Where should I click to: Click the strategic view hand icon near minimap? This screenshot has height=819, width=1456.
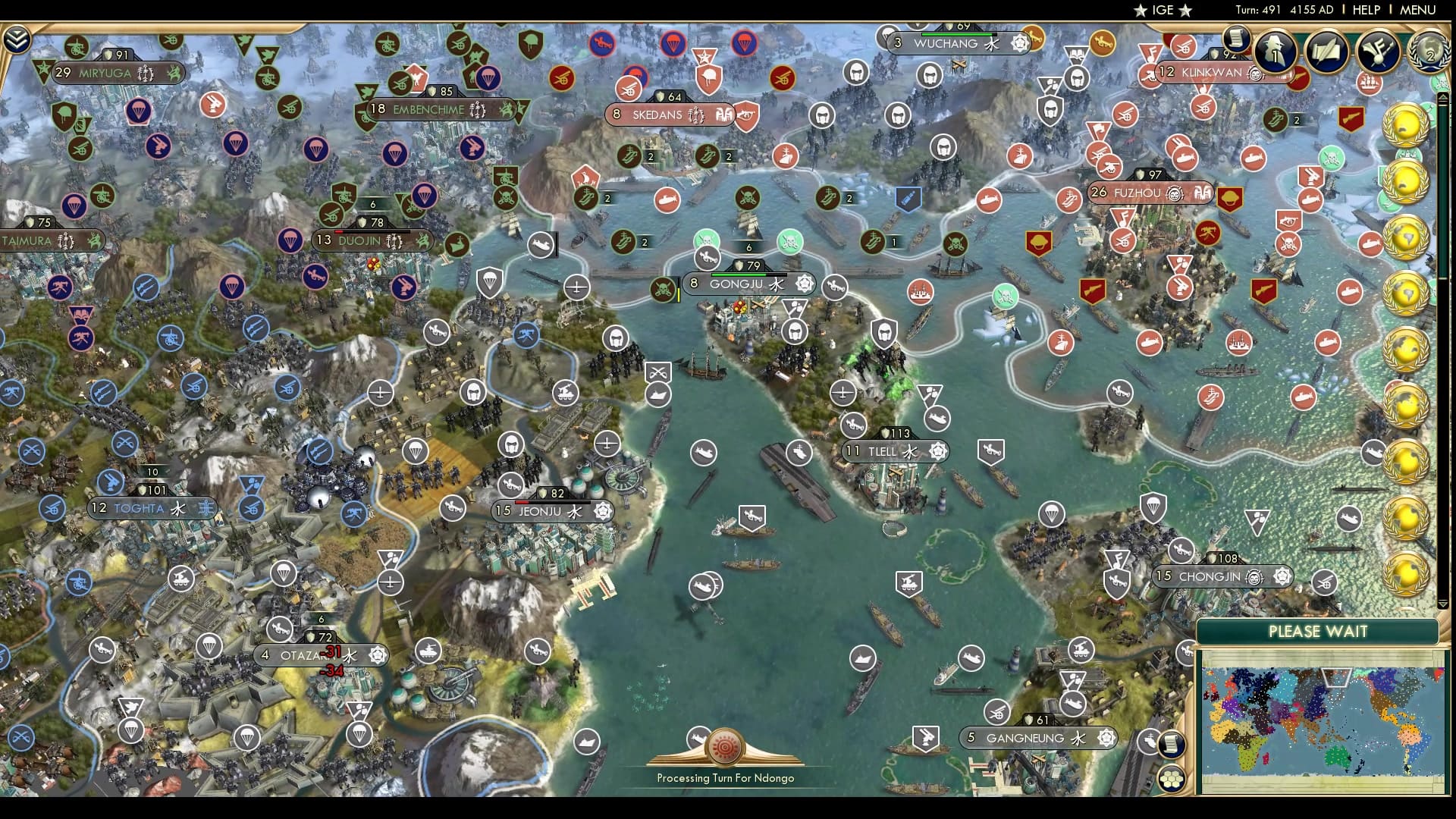point(1147,741)
